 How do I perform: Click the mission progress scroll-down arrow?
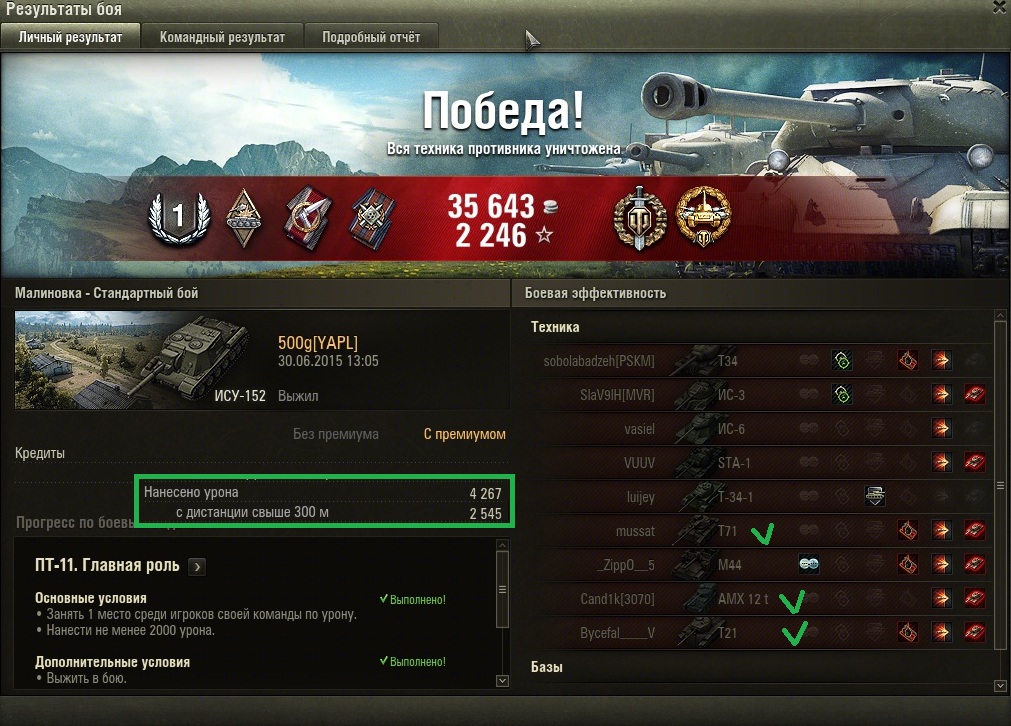[x=502, y=680]
